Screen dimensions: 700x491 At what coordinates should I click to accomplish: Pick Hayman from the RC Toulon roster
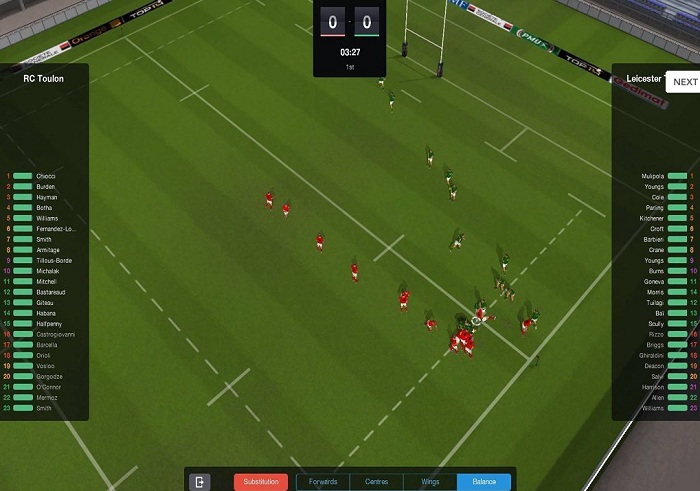point(46,197)
